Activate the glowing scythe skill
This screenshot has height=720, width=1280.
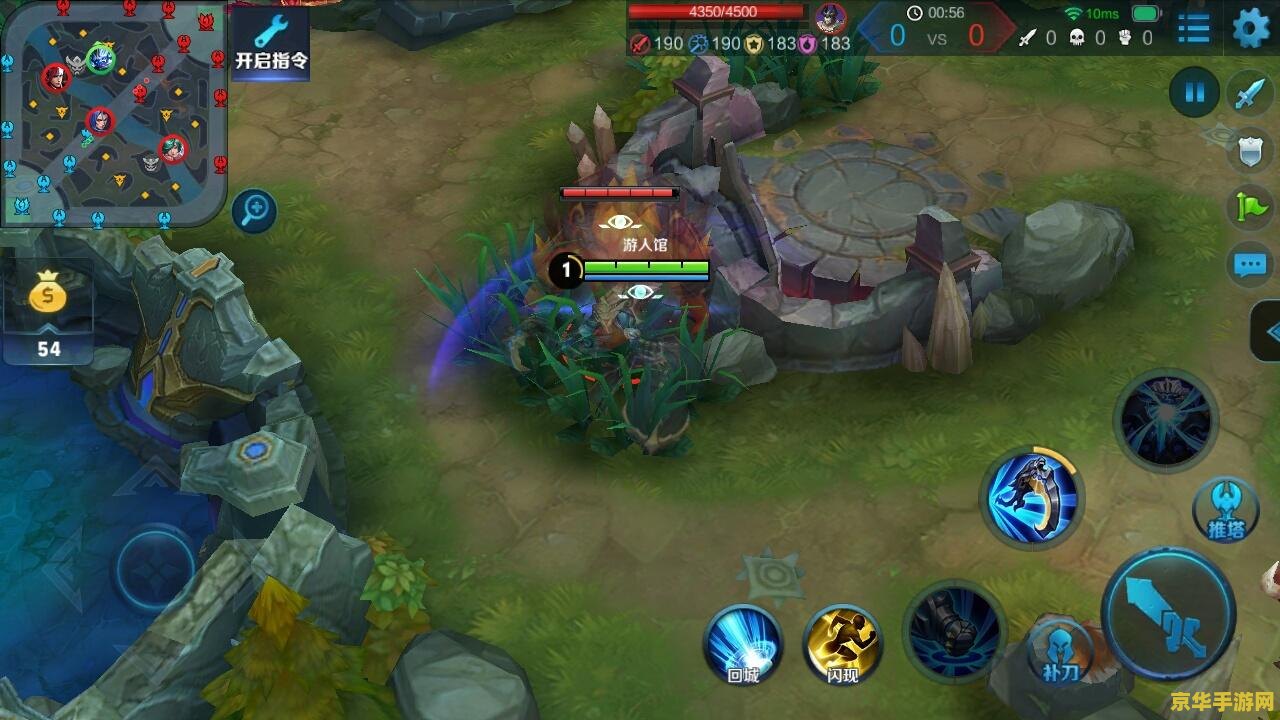pyautogui.click(x=1033, y=496)
